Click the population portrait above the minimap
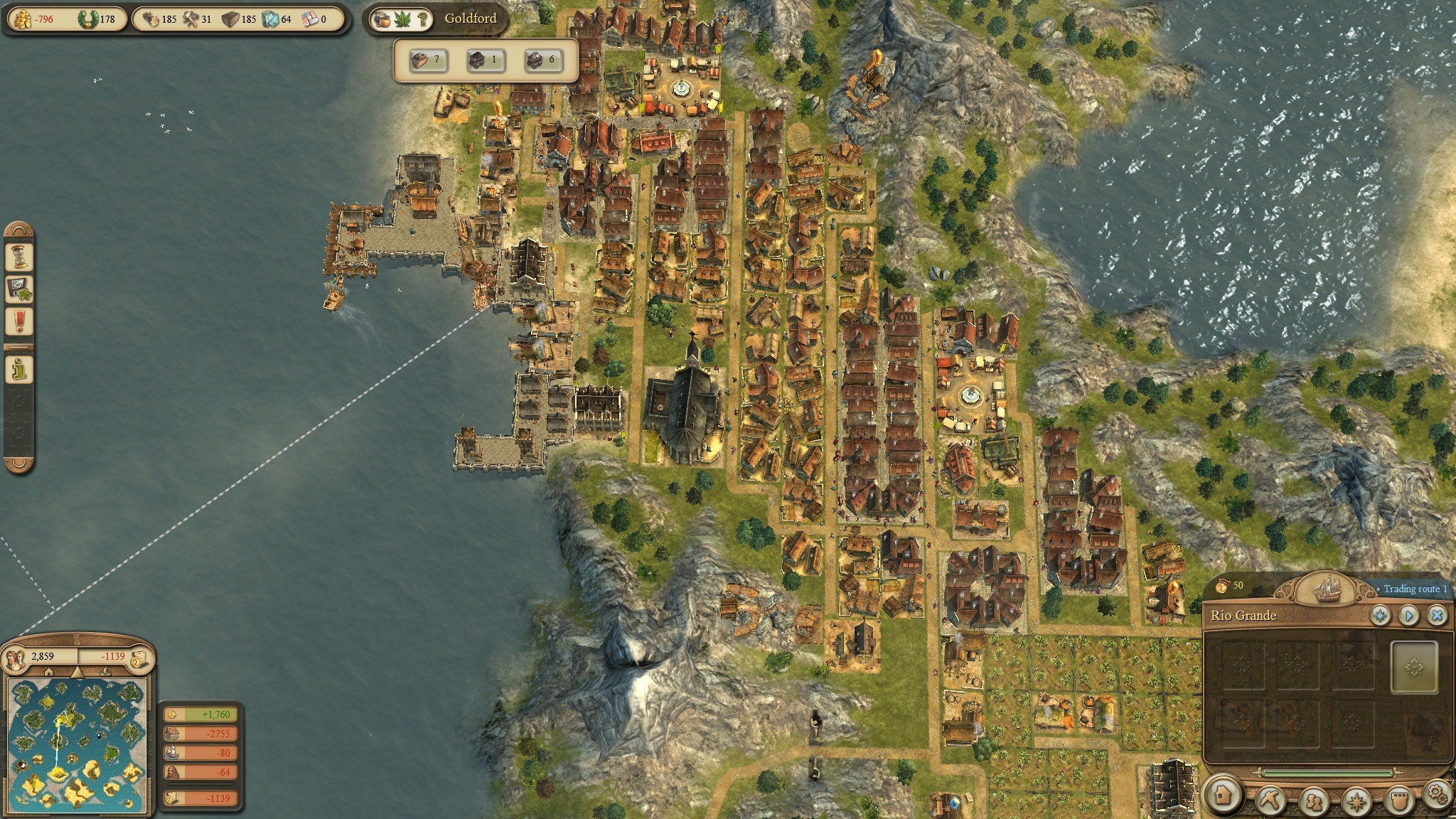The image size is (1456, 819). (16, 659)
